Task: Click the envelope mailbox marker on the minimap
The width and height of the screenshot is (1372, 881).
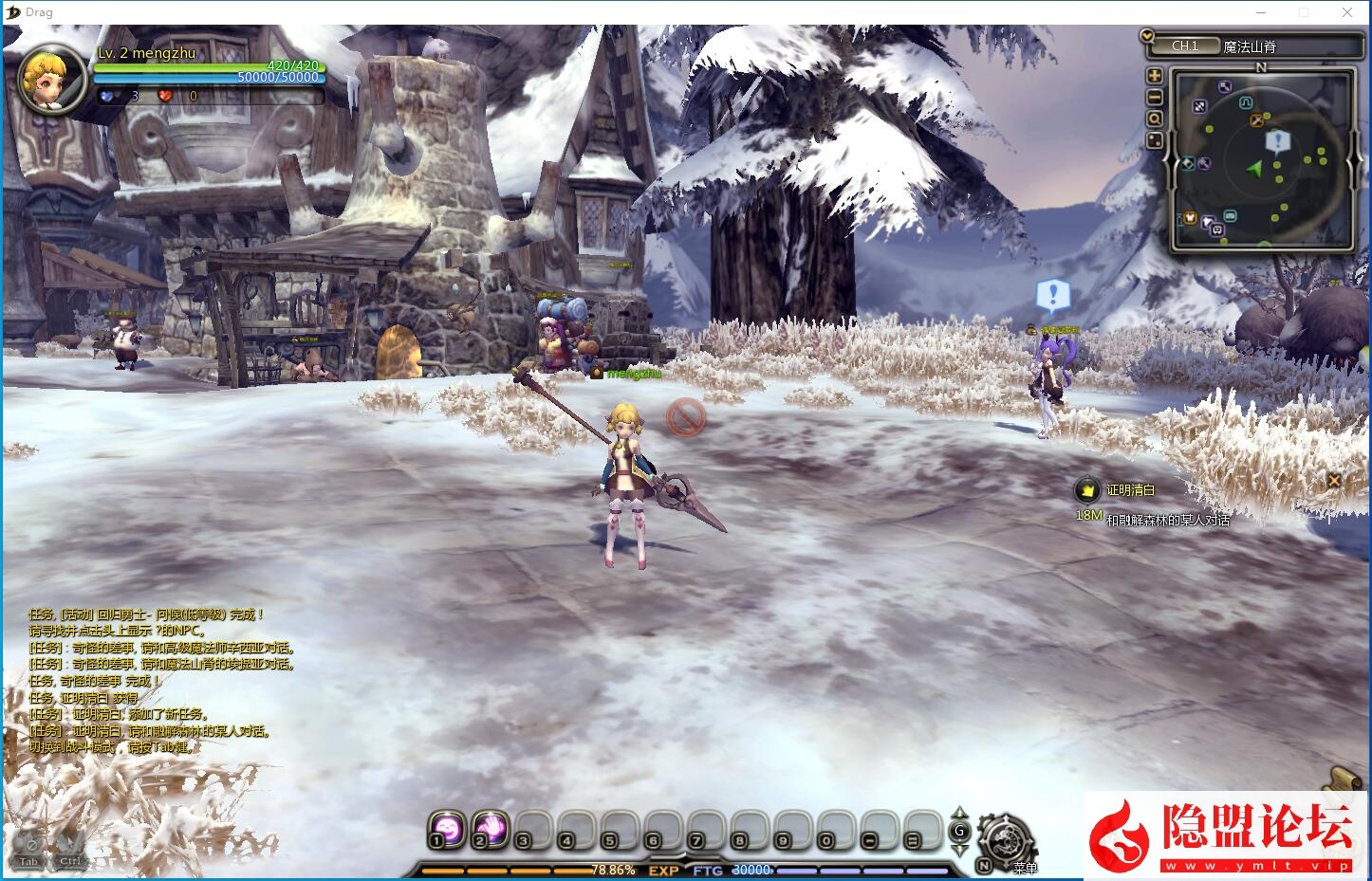Action: tap(1231, 216)
